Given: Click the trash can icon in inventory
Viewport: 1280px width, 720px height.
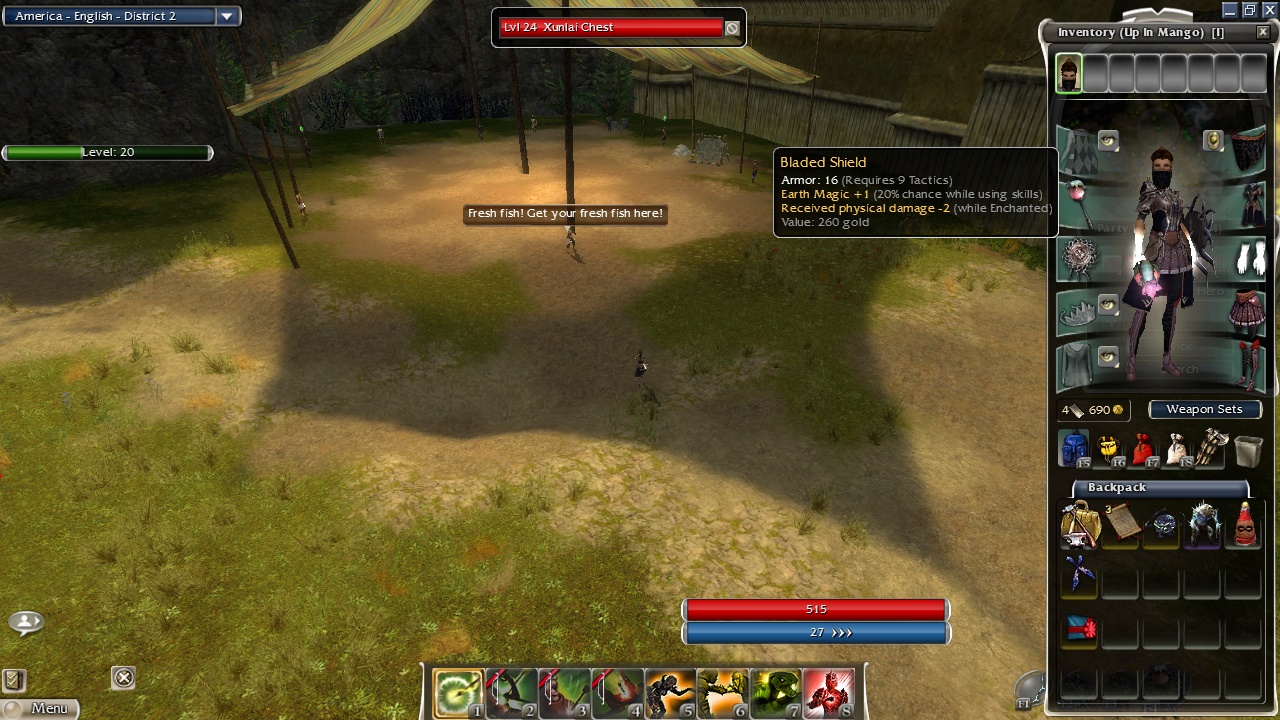Looking at the screenshot, I should click(1248, 451).
